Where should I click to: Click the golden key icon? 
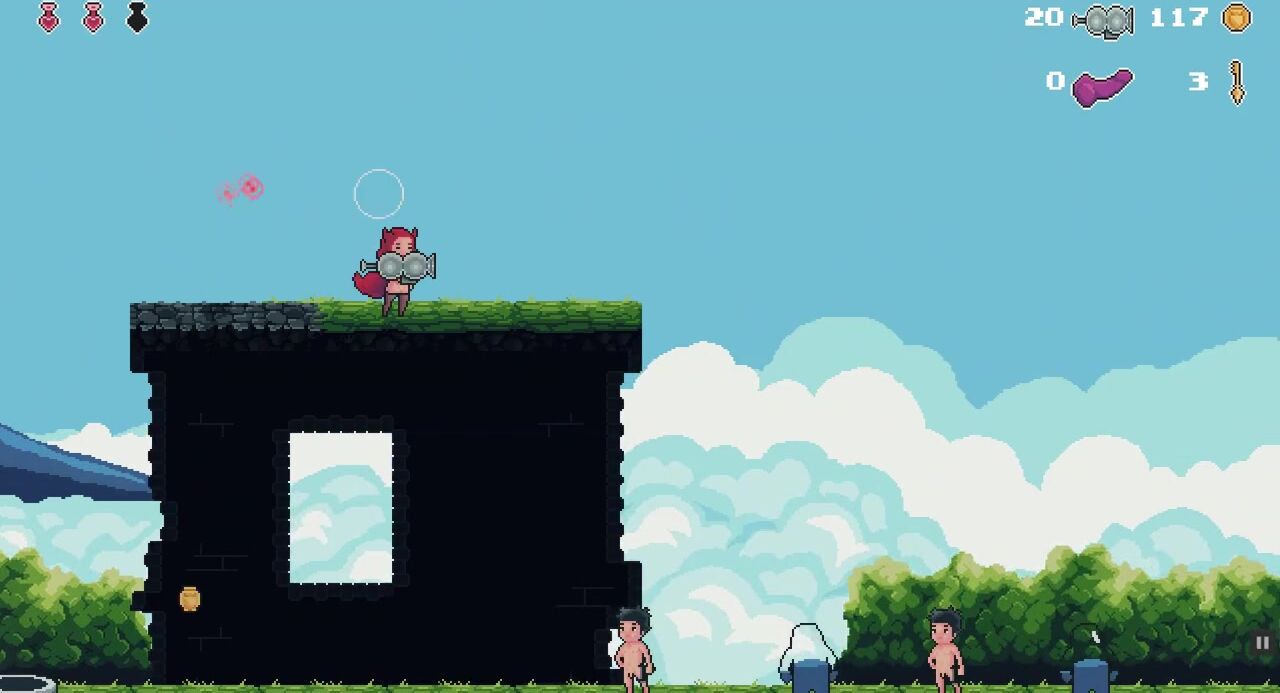(x=1237, y=82)
